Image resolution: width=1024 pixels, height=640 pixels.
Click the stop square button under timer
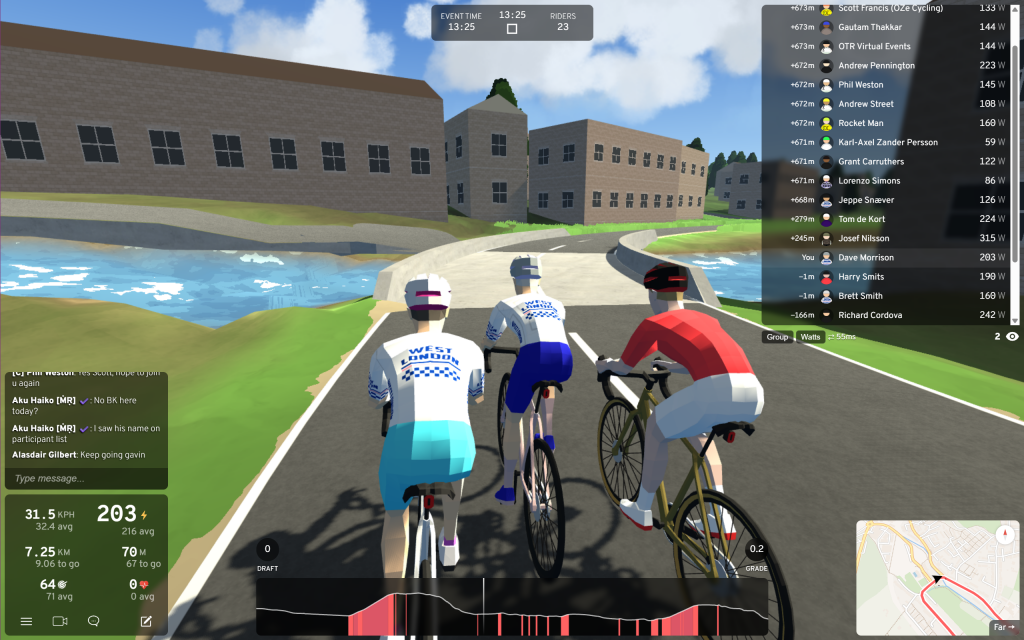pyautogui.click(x=512, y=29)
